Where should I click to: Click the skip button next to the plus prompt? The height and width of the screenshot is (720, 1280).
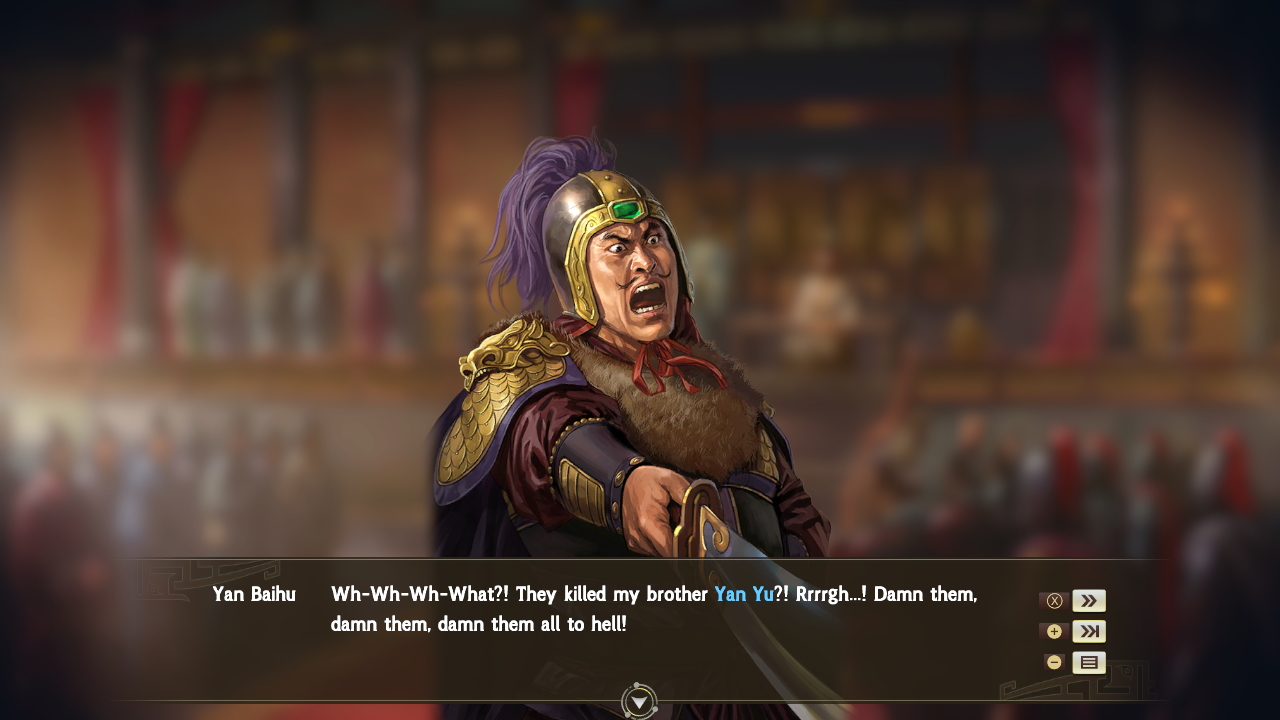tap(1089, 631)
